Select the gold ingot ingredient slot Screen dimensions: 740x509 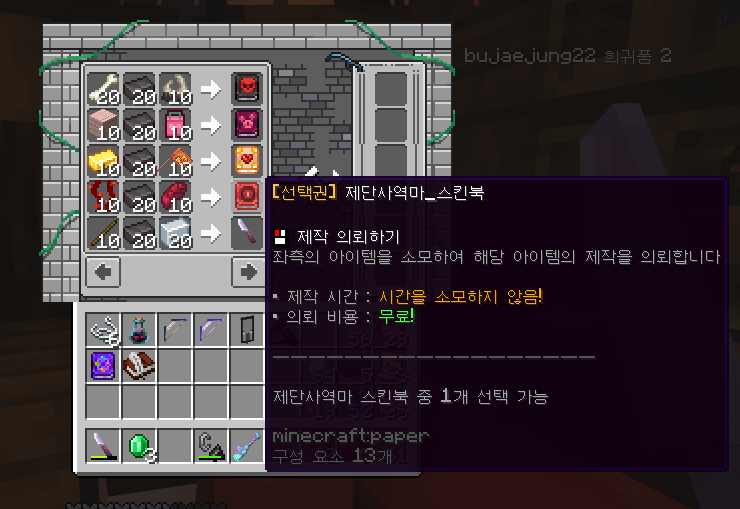(x=103, y=160)
